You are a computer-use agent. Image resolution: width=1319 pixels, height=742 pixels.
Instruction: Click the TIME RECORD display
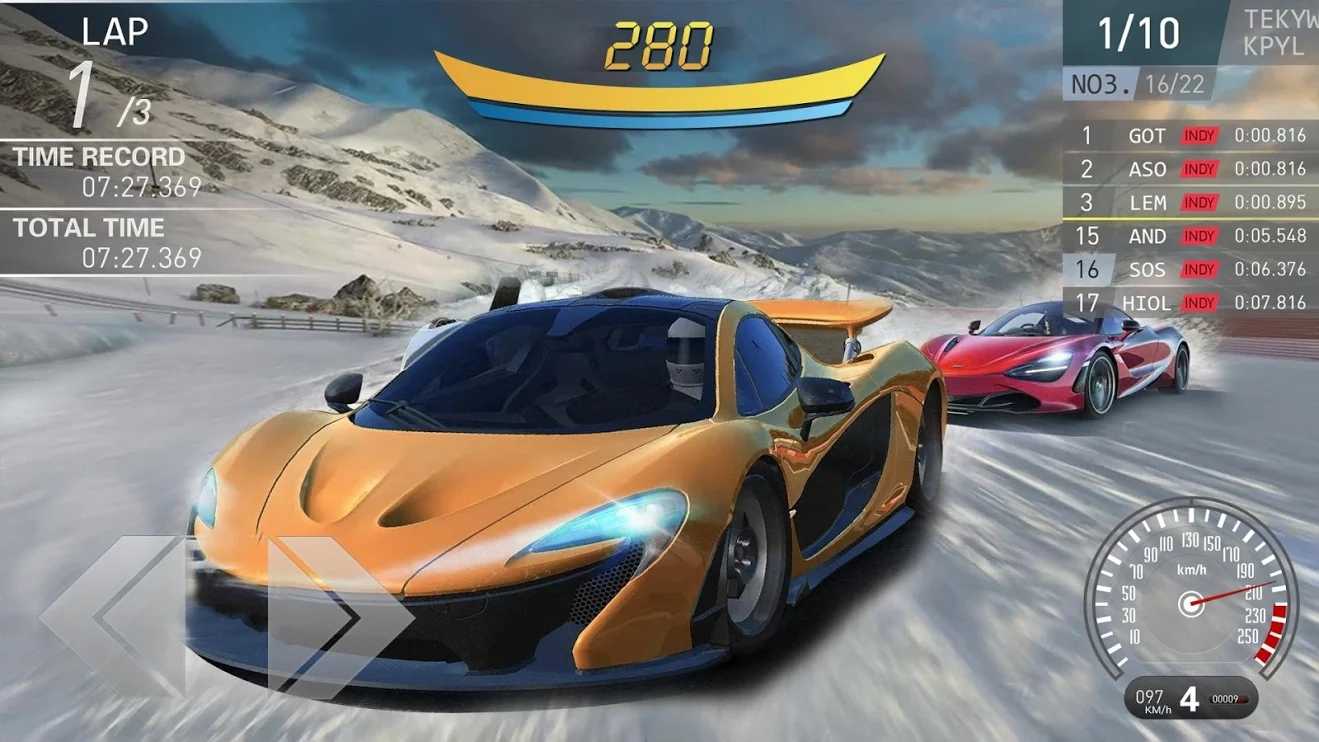[100, 170]
